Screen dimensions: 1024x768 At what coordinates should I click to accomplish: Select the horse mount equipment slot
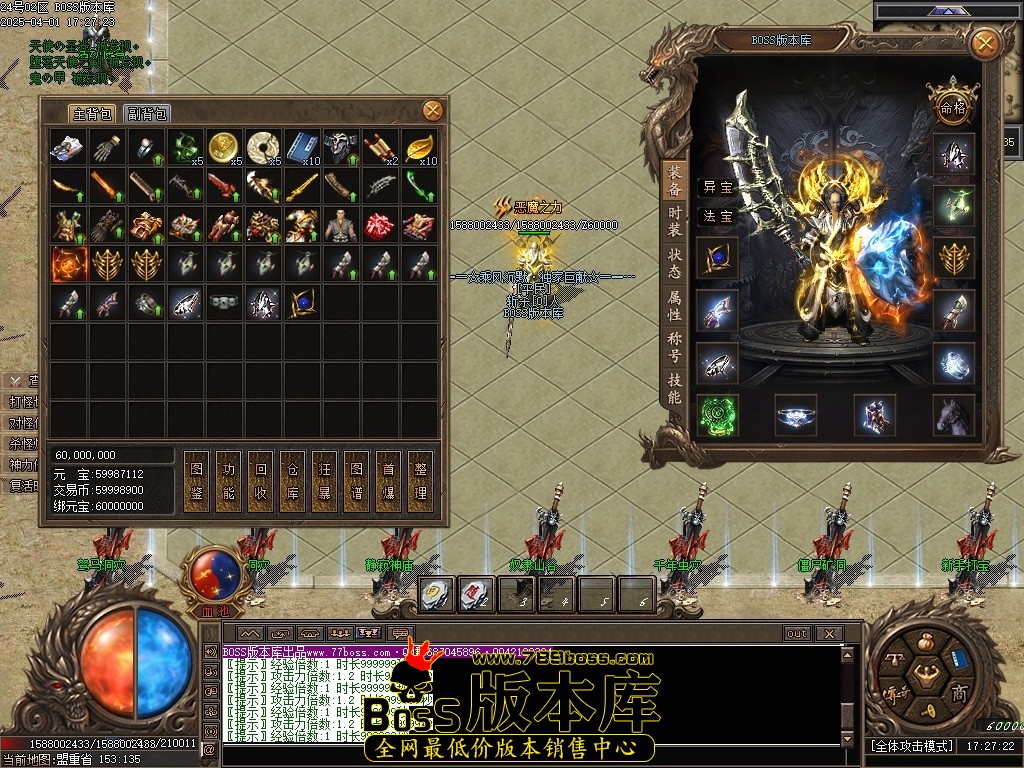(954, 415)
